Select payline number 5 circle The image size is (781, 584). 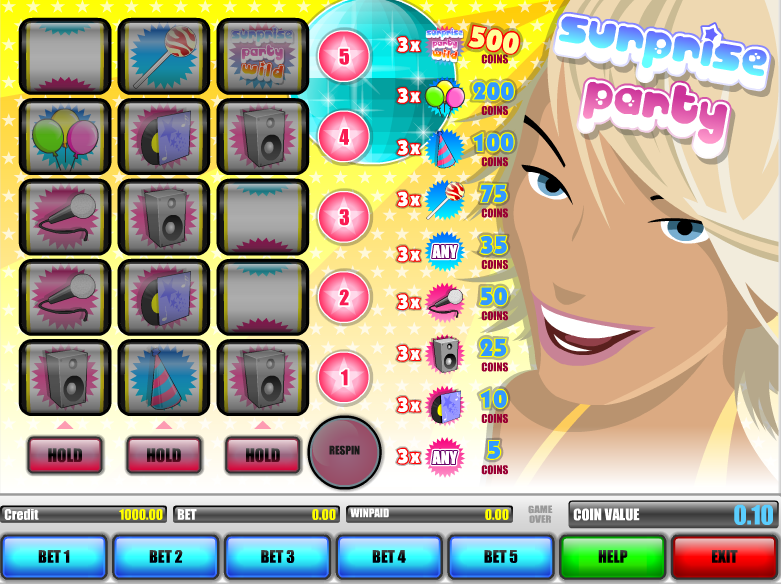pos(344,56)
